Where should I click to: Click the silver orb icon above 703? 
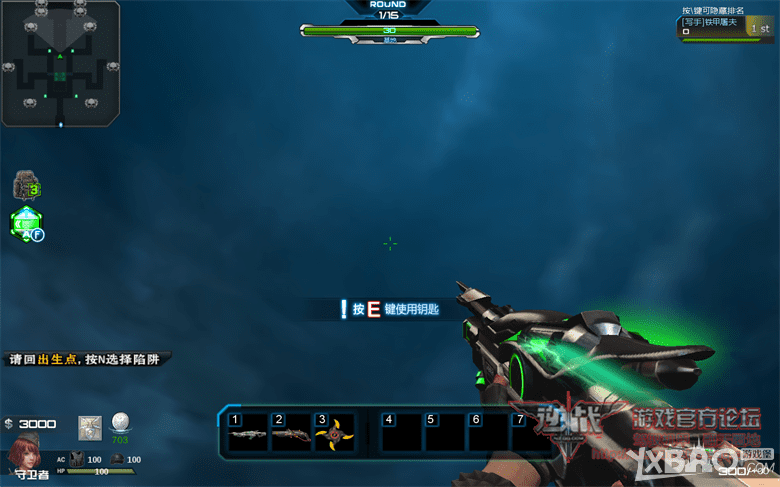point(120,423)
